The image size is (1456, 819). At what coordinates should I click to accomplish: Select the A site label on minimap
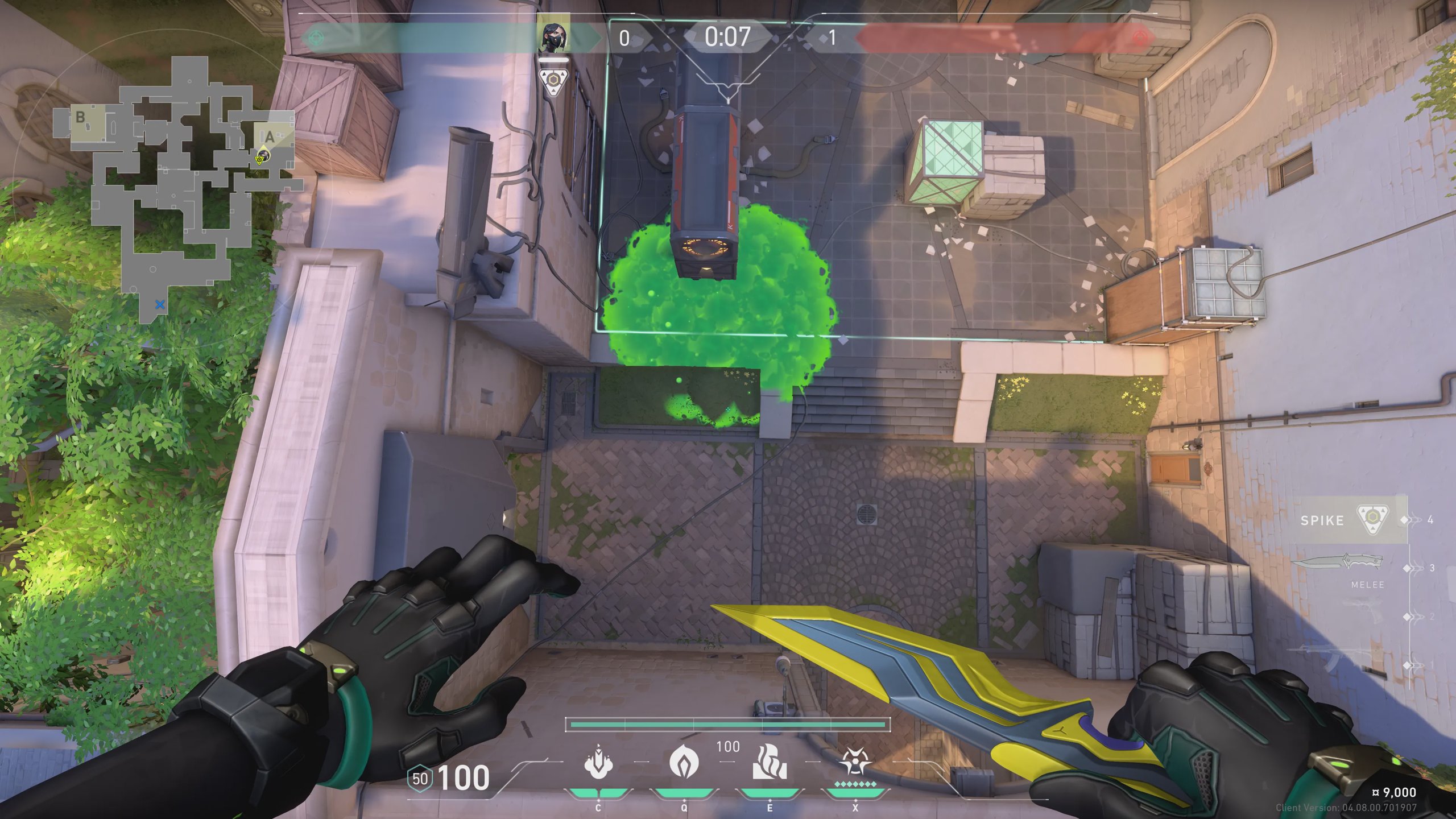click(x=270, y=136)
